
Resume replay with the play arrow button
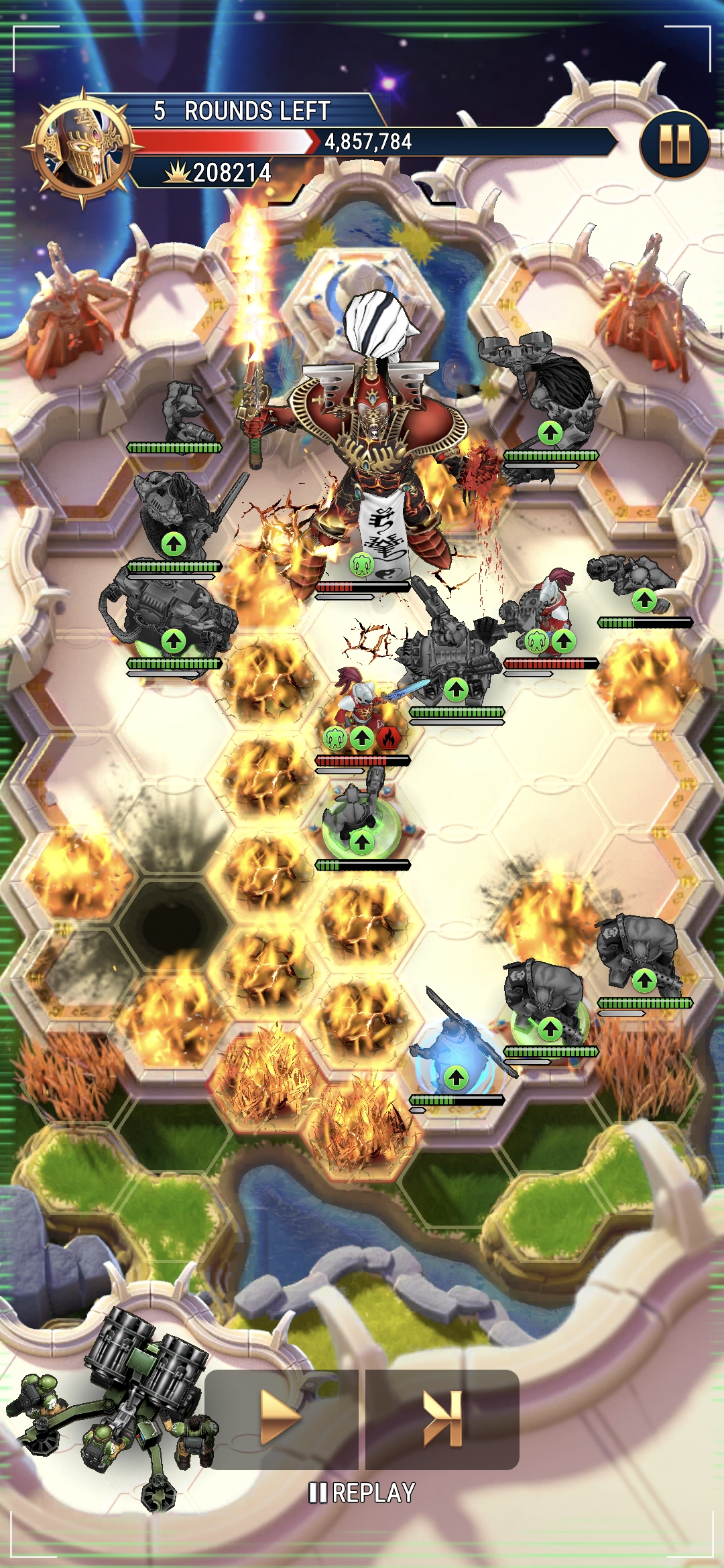281,1418
